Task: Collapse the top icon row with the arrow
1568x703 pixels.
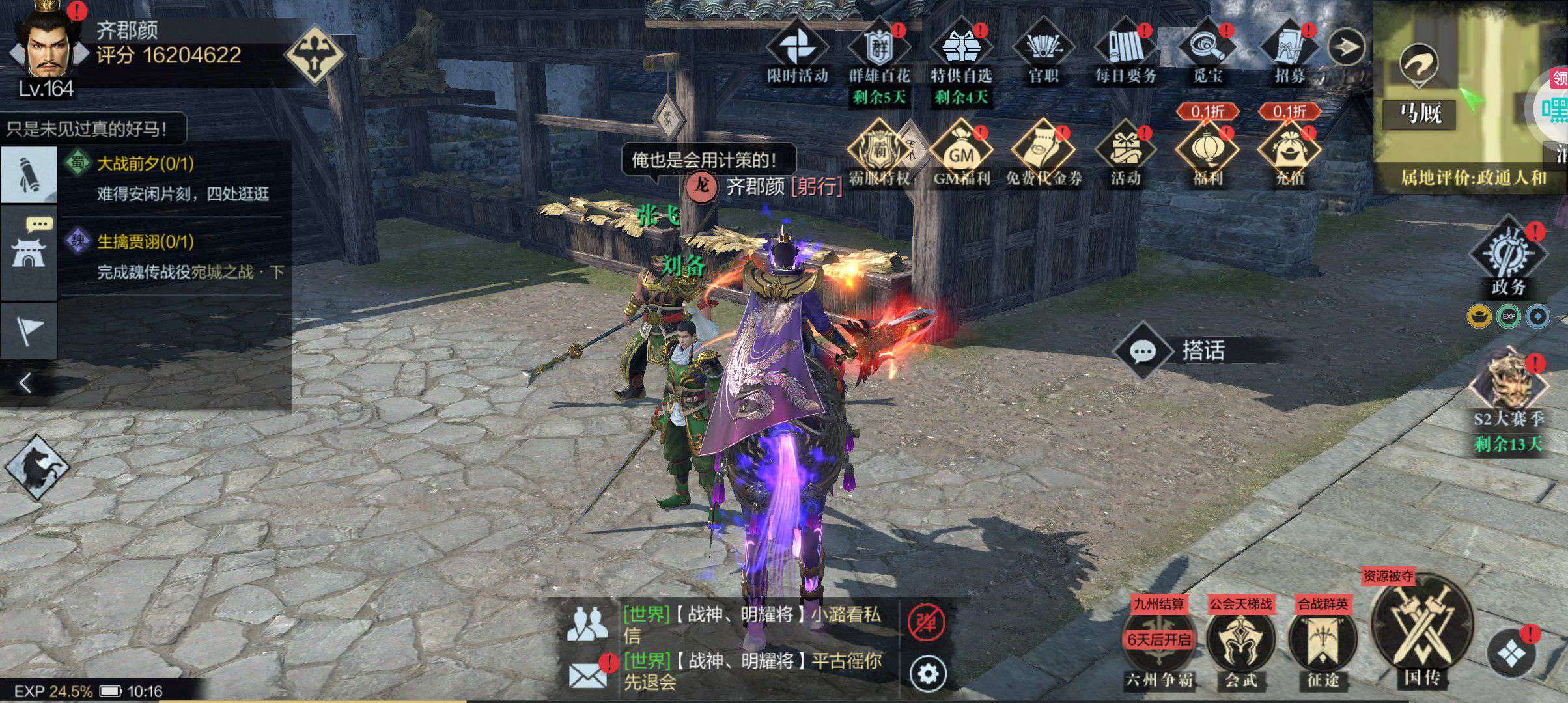Action: 1346,46
